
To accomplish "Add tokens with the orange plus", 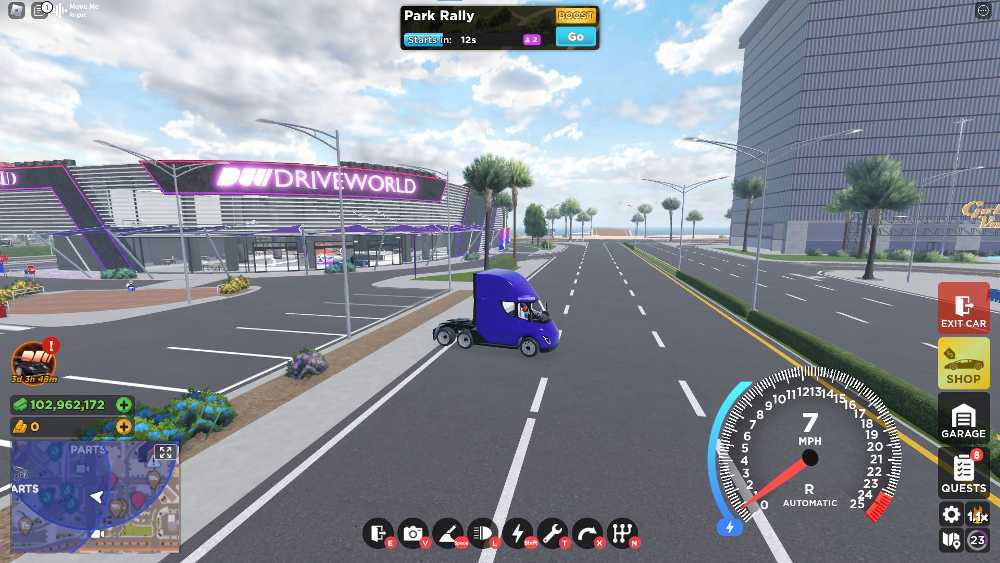I will [123, 426].
